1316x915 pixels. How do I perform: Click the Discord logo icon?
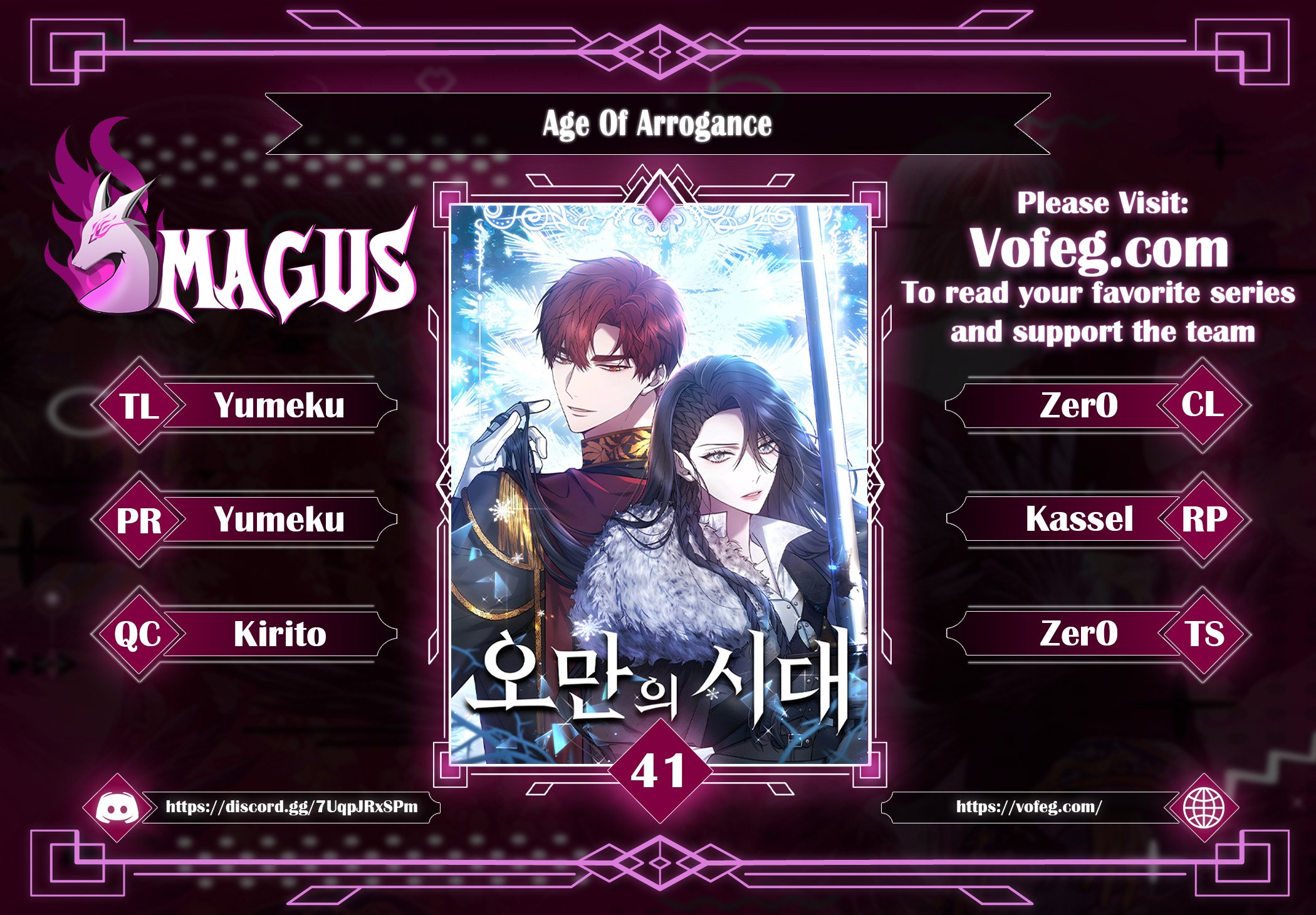[117, 808]
